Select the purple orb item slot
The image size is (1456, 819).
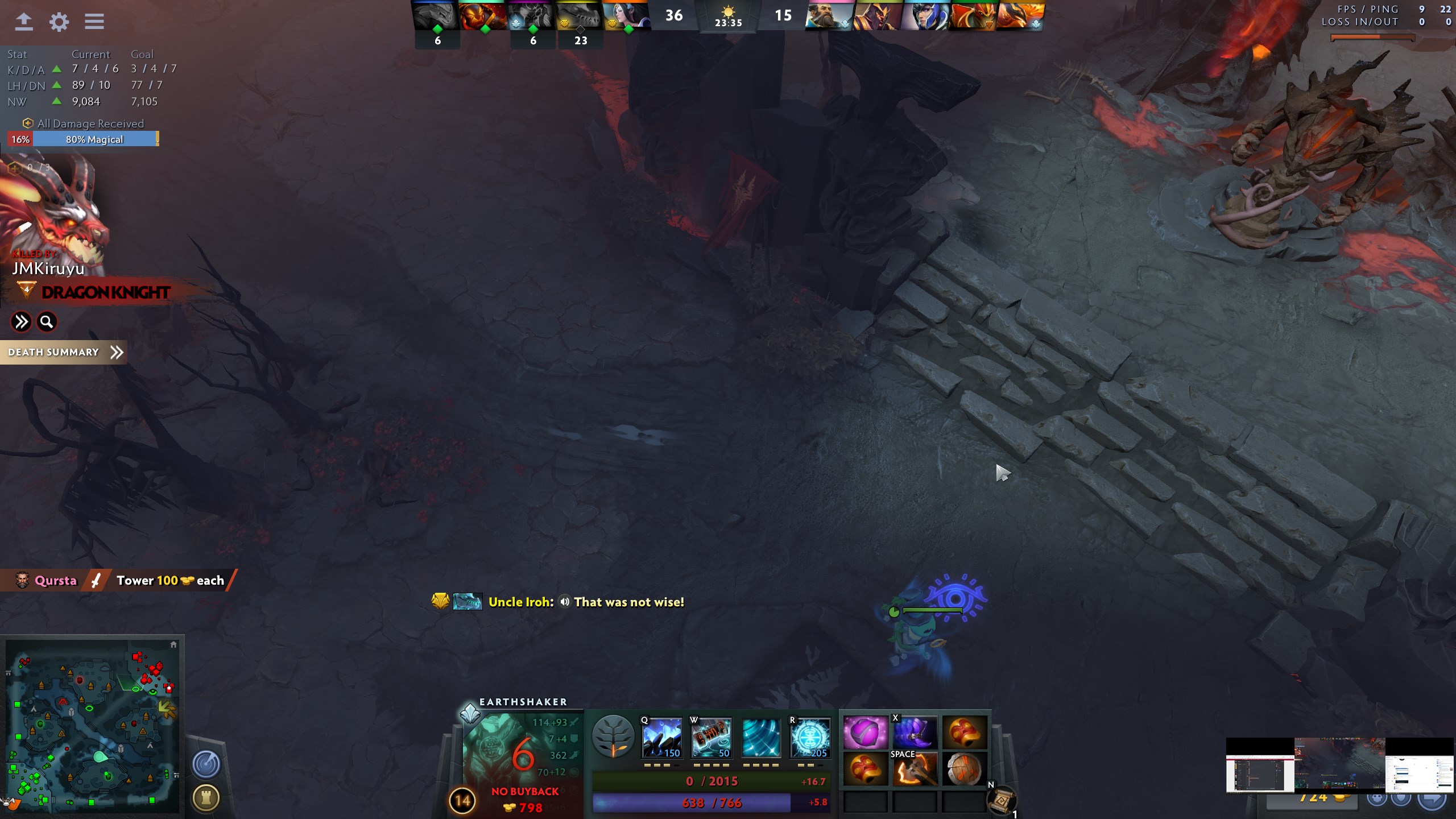point(865,733)
